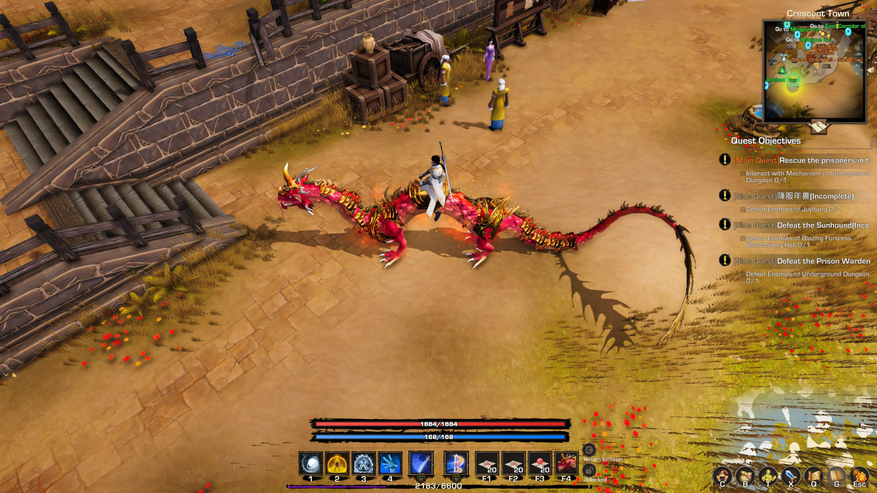
Task: Open the quest scroll journal icon
Action: coord(814,477)
